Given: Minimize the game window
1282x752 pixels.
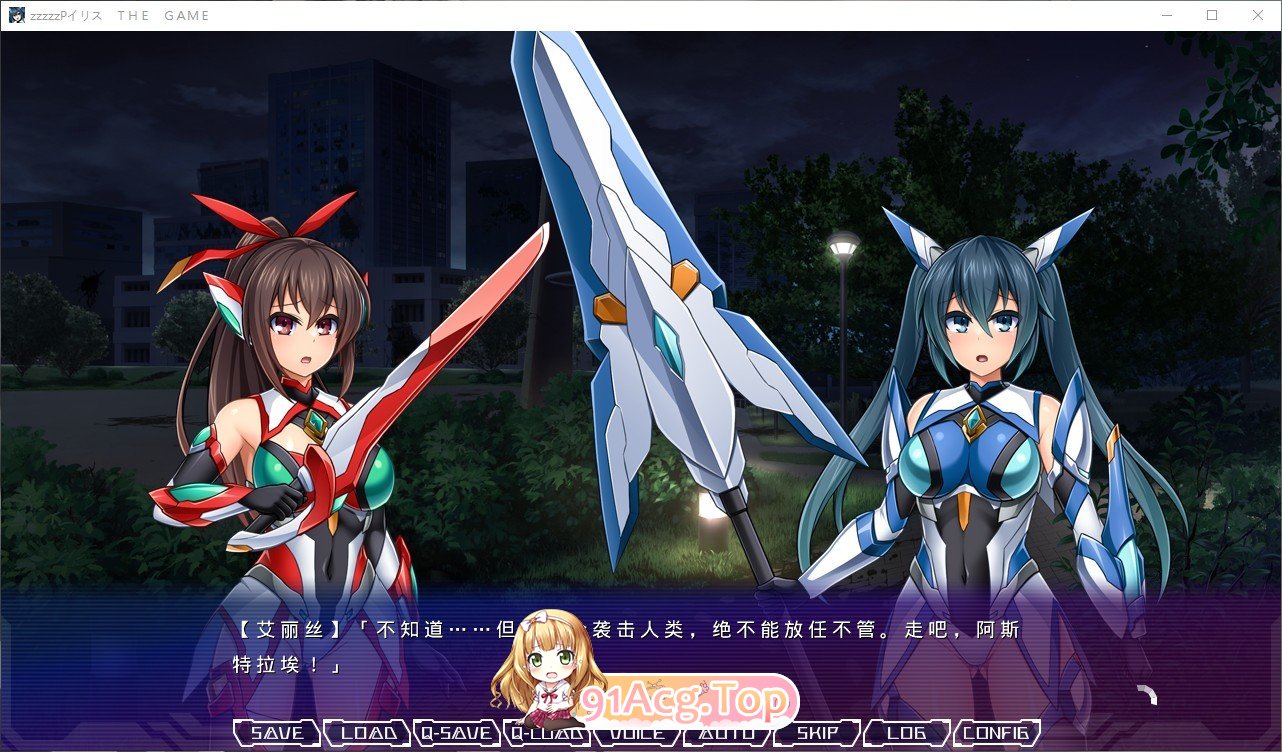Looking at the screenshot, I should coord(1166,15).
